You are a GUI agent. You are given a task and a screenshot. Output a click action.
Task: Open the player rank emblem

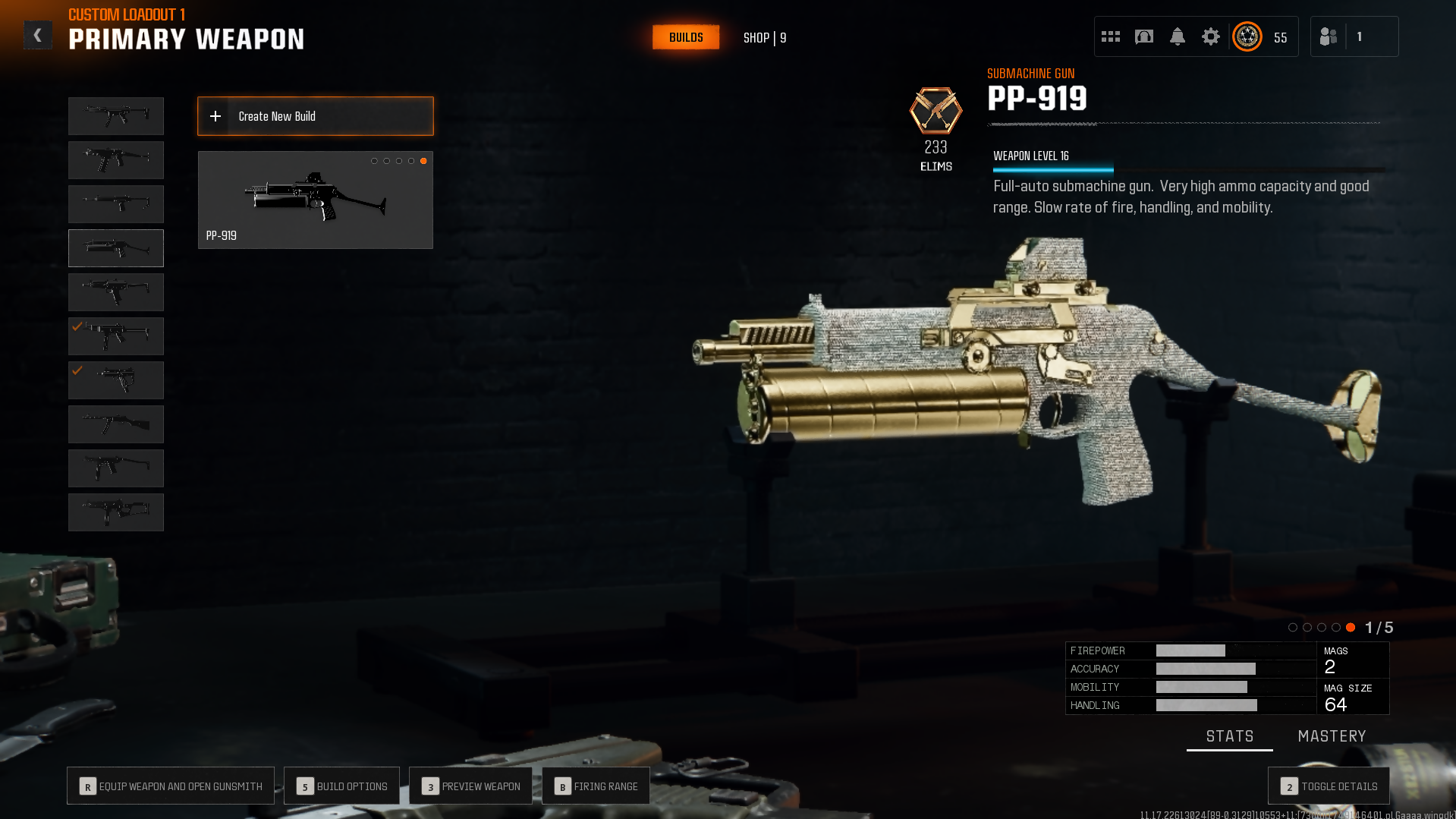(1247, 36)
